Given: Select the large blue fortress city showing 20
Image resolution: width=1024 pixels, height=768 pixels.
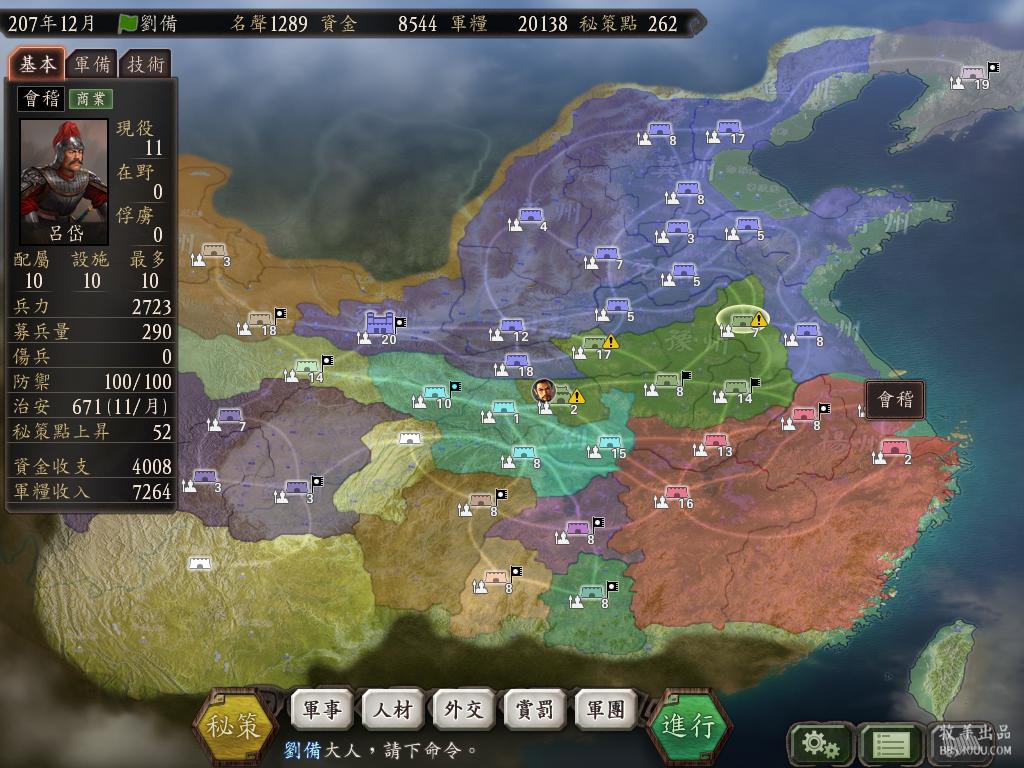Looking at the screenshot, I should tap(380, 323).
